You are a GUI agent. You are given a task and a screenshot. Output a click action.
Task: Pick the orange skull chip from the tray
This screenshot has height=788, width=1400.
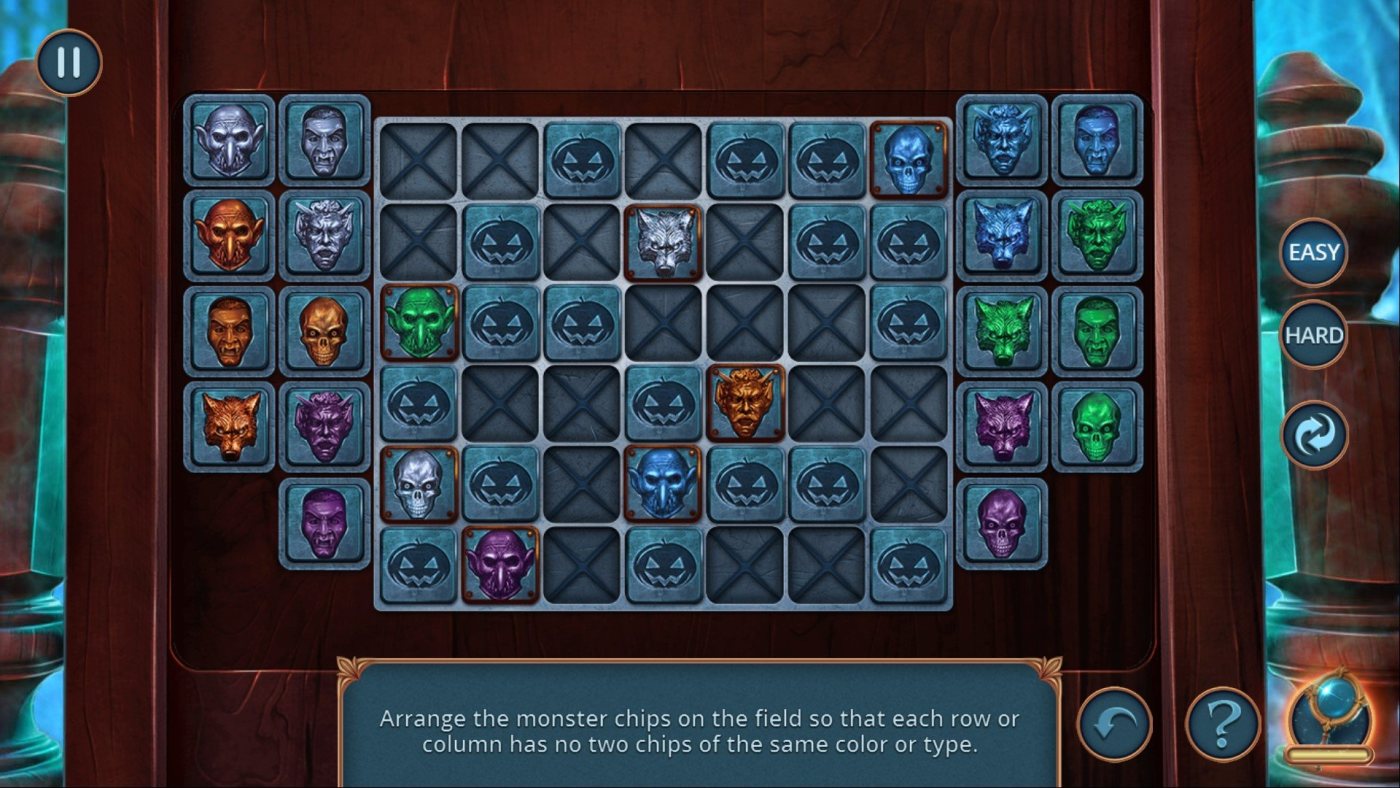click(324, 331)
